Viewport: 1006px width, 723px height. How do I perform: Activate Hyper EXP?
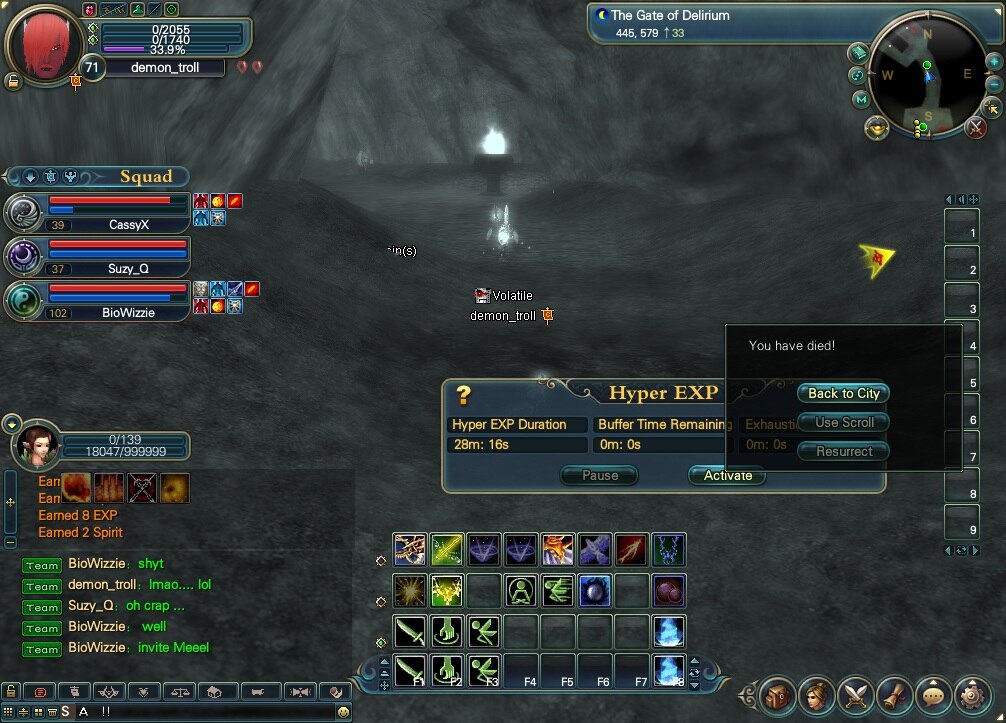[x=727, y=476]
